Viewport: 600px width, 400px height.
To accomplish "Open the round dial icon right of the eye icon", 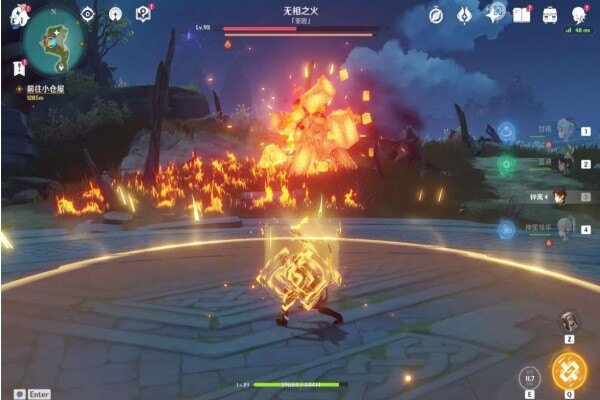I will click(115, 15).
